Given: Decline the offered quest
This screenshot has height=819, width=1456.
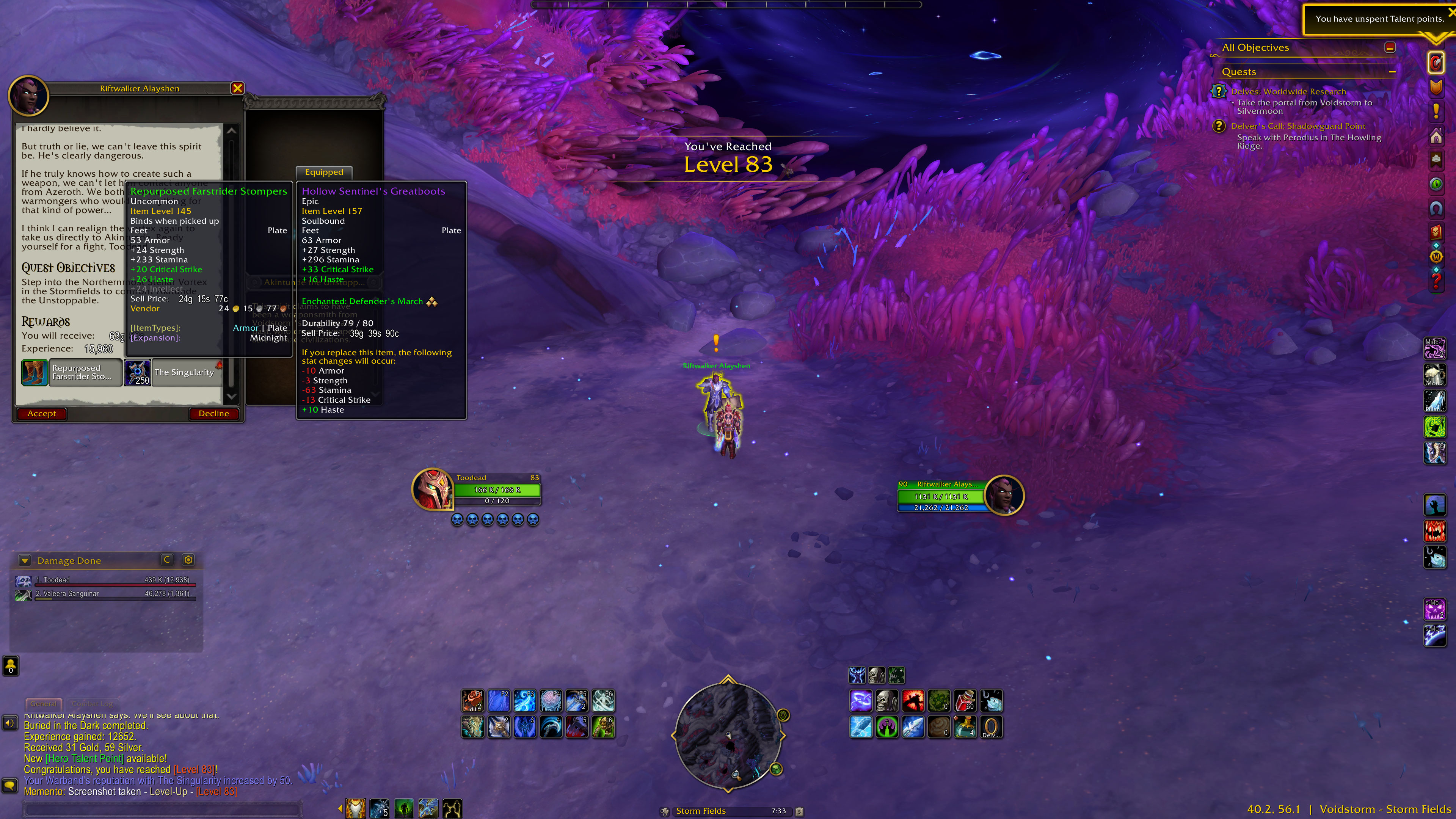Looking at the screenshot, I should pos(213,414).
